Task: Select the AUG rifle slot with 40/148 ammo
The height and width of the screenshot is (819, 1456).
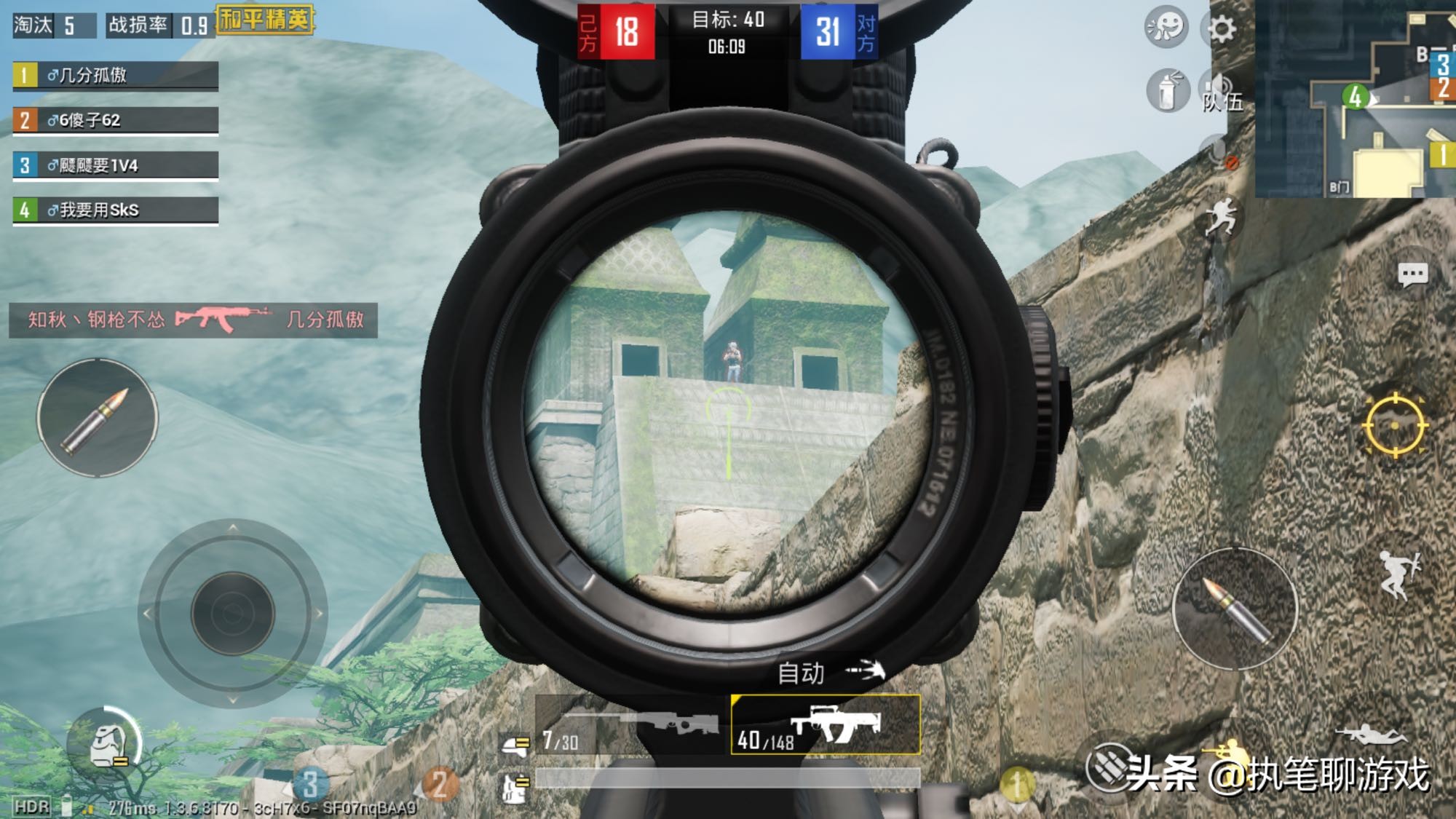Action: [x=826, y=725]
